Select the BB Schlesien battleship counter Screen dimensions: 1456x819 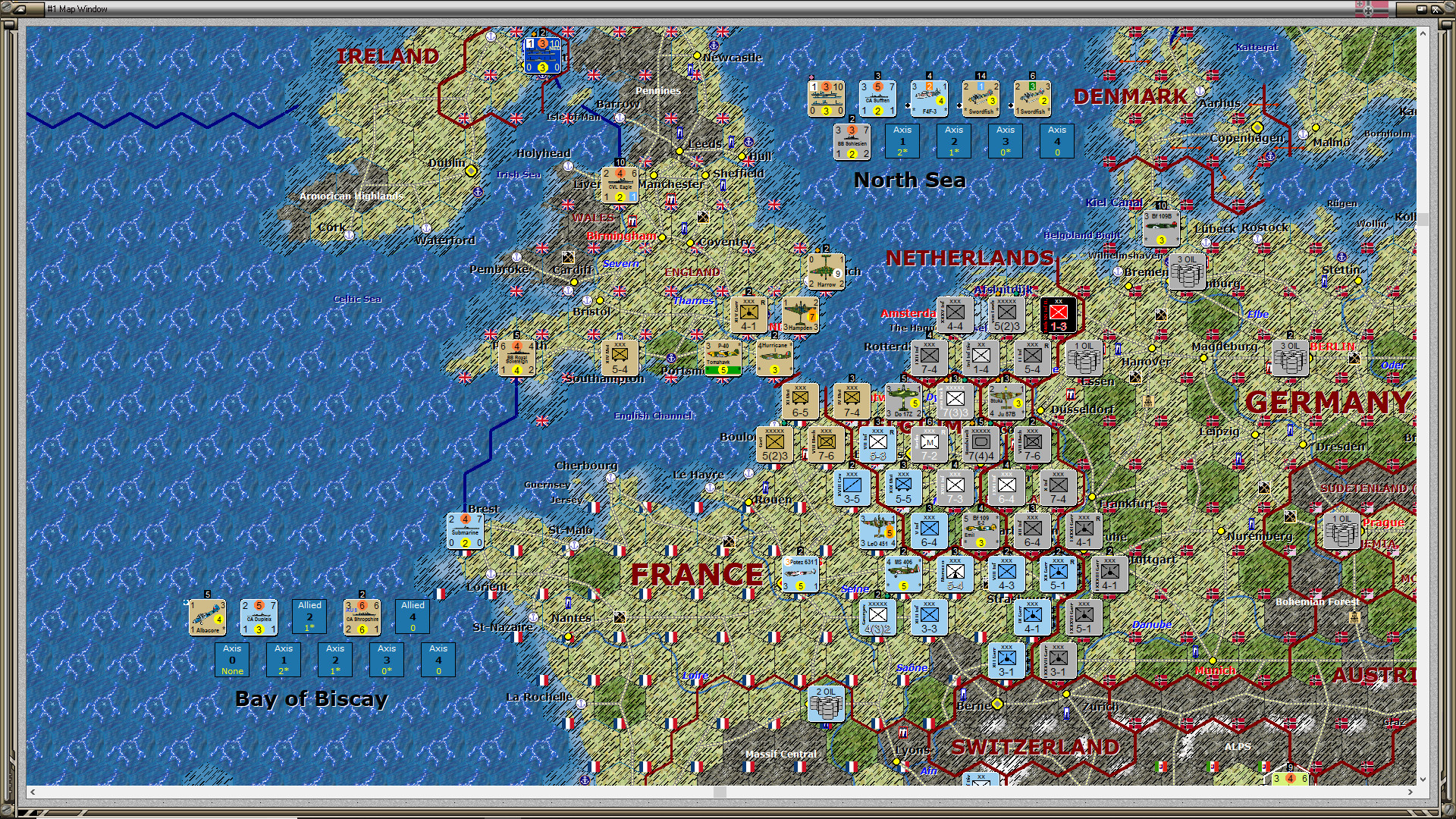[851, 142]
